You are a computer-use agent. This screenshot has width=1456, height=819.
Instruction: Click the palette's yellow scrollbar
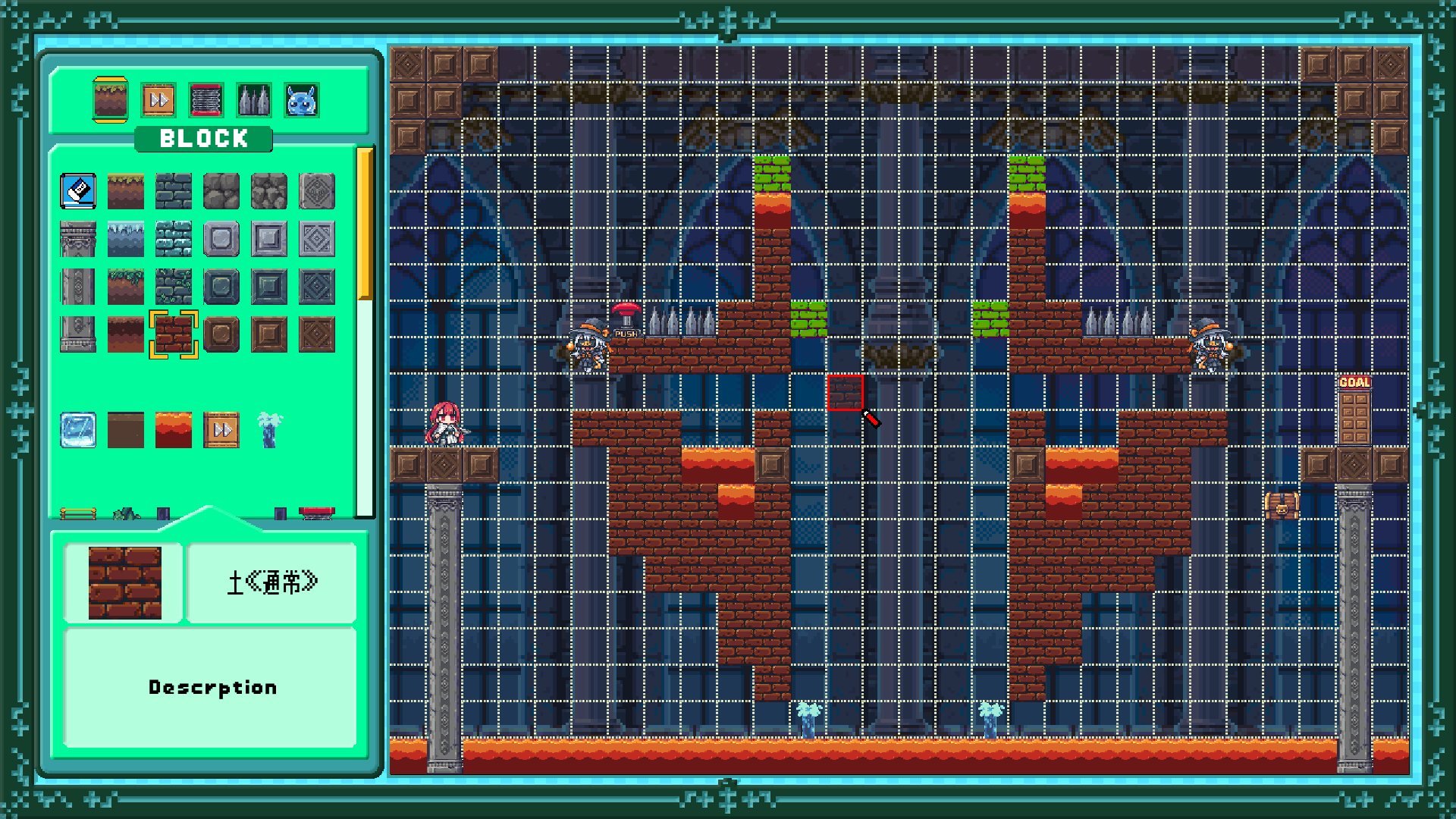[365, 224]
